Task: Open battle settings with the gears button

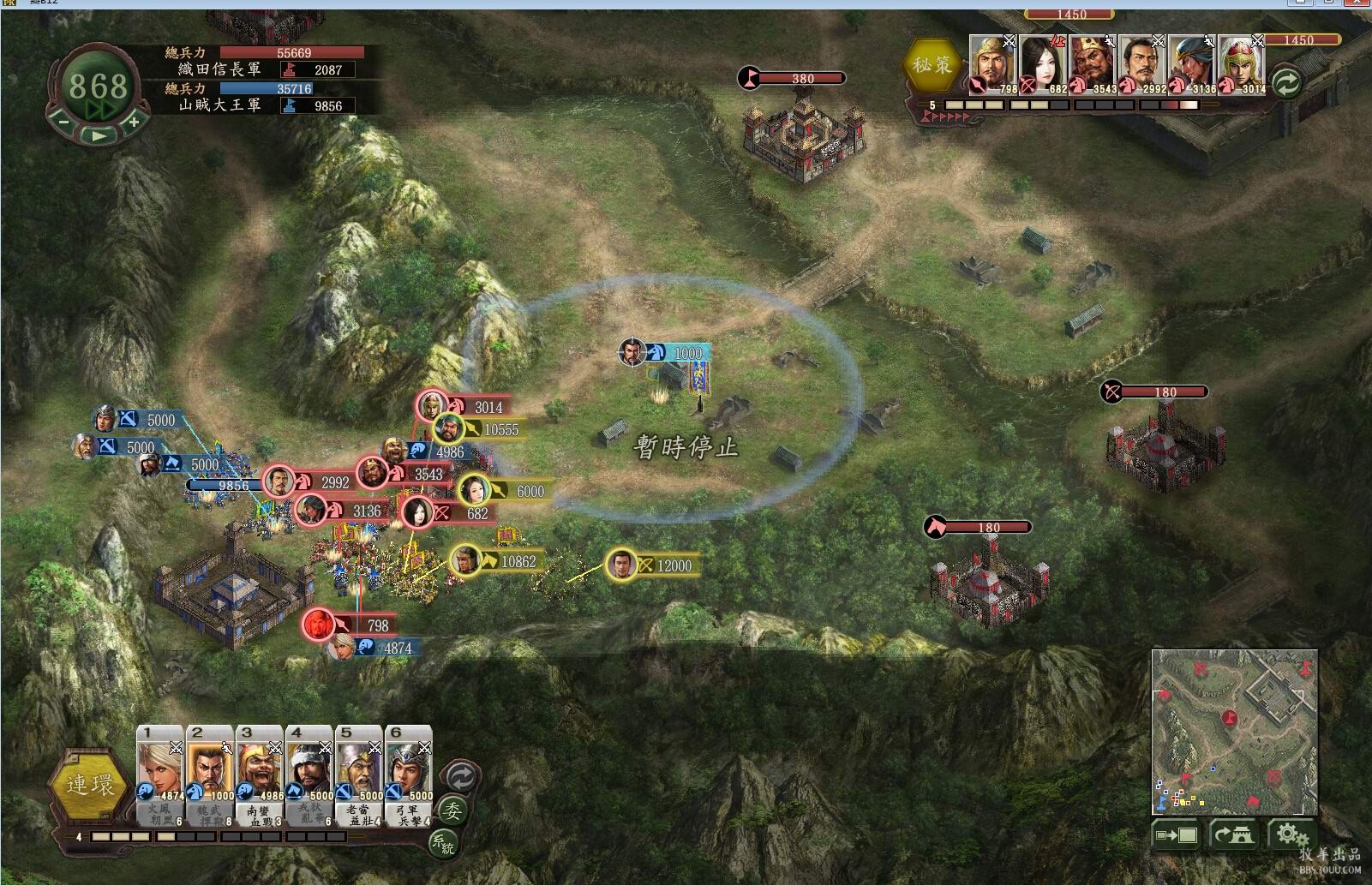Action: click(x=1291, y=834)
